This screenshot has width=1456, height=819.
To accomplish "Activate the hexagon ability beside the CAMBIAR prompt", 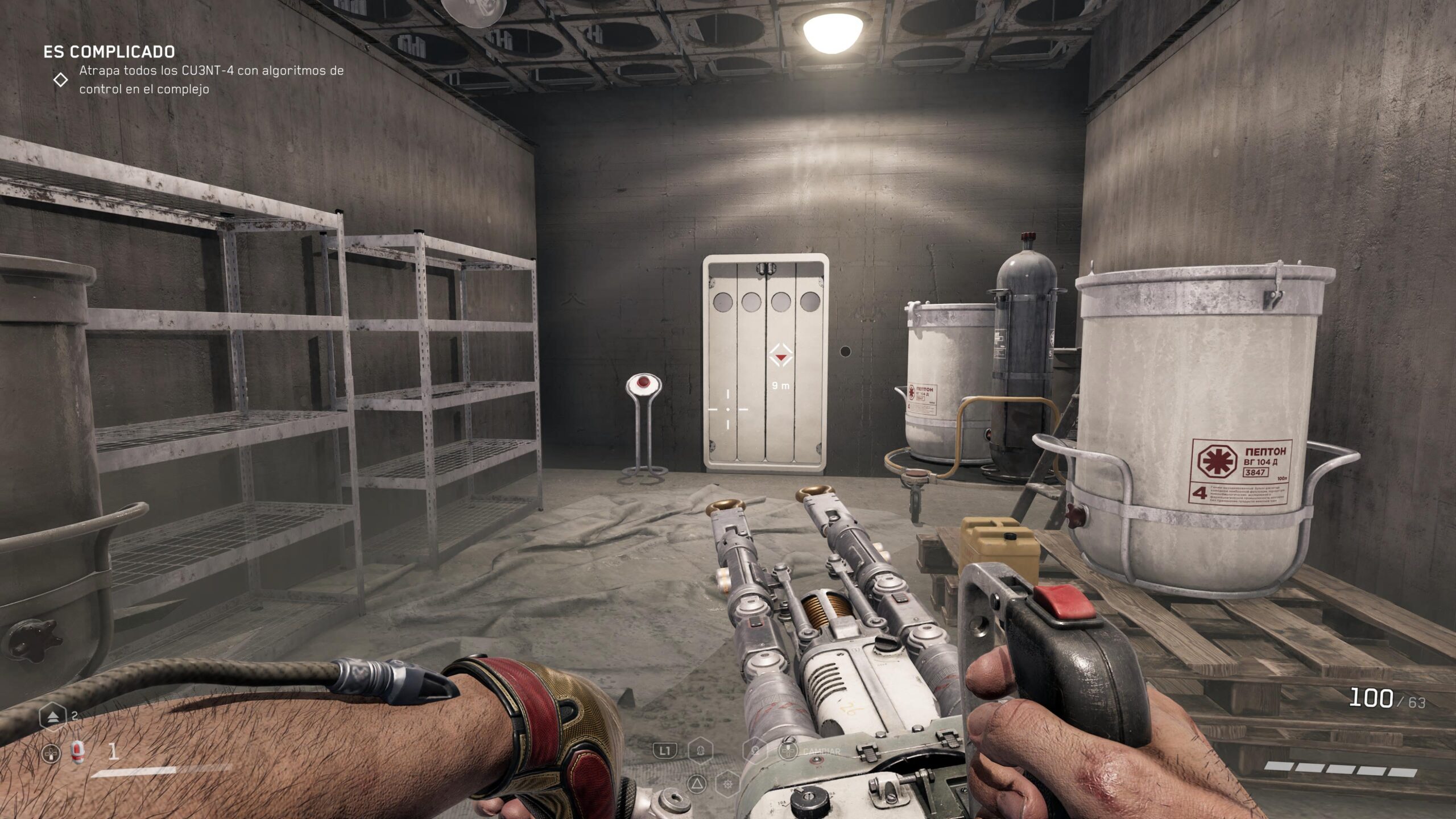I will (x=755, y=751).
